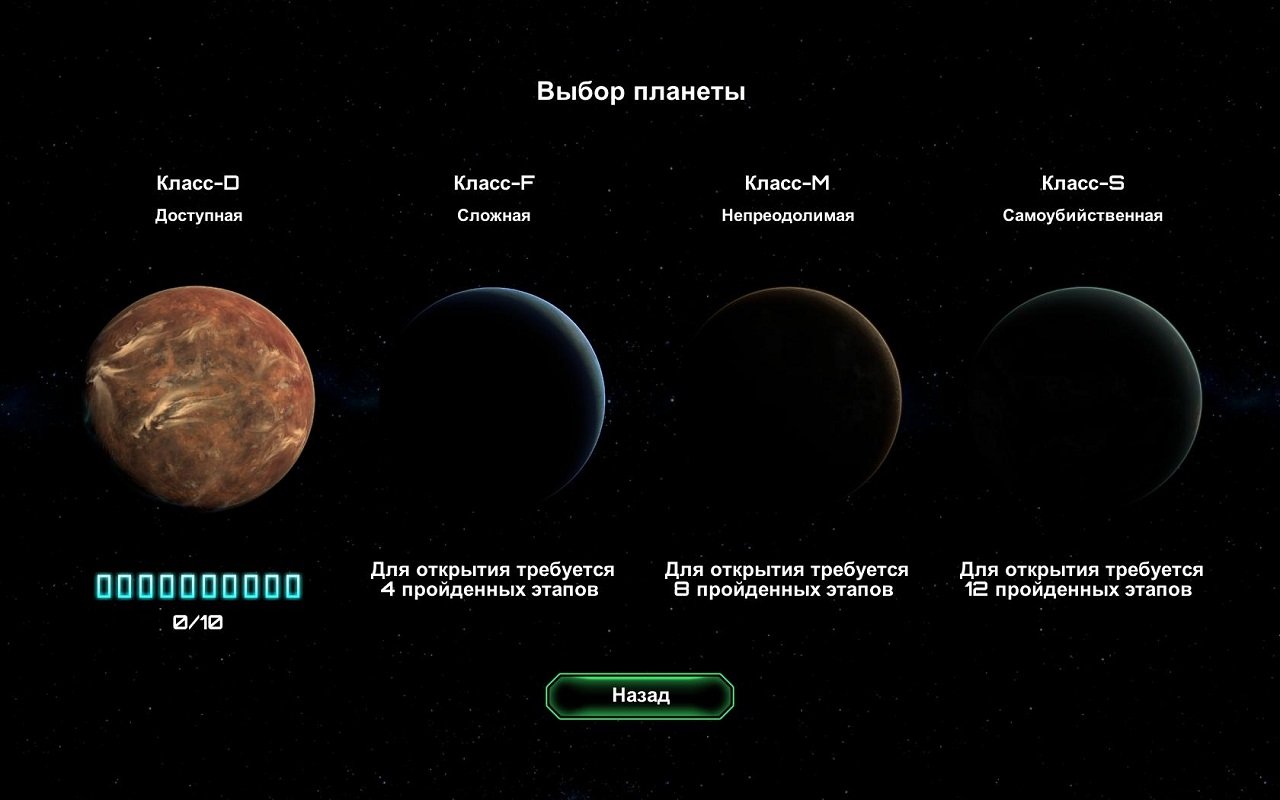Click the unlock requirement text under Класс-M
This screenshot has height=800, width=1280.
(x=787, y=579)
